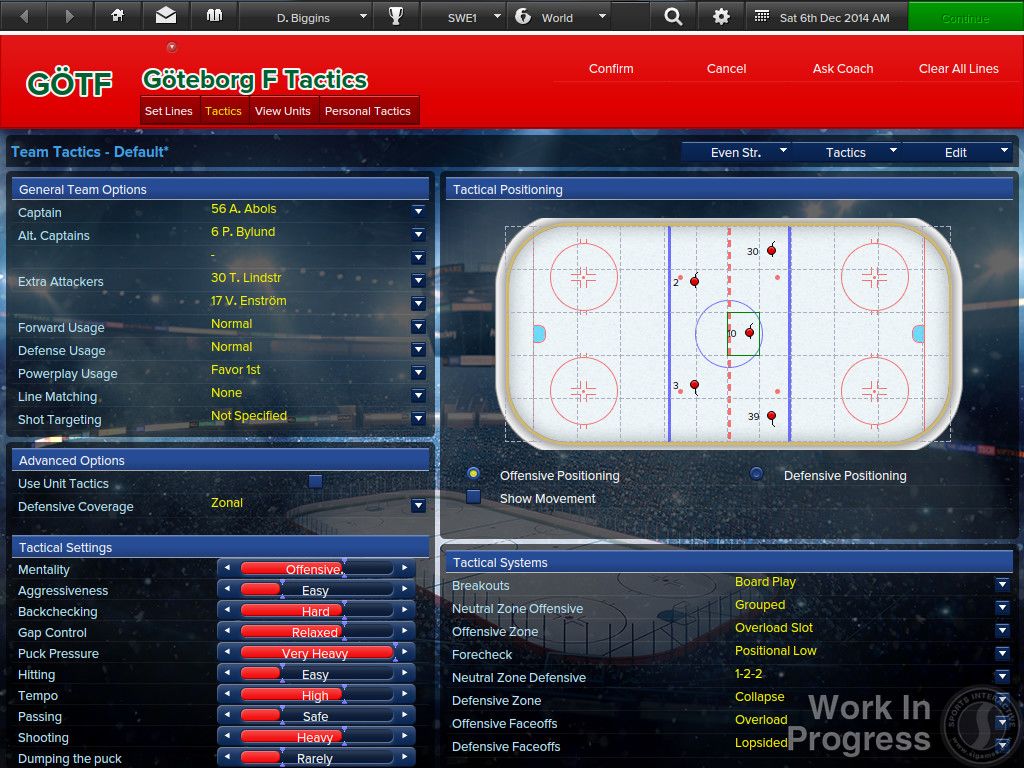1024x768 pixels.
Task: Choose Ask Coach option
Action: click(x=843, y=69)
